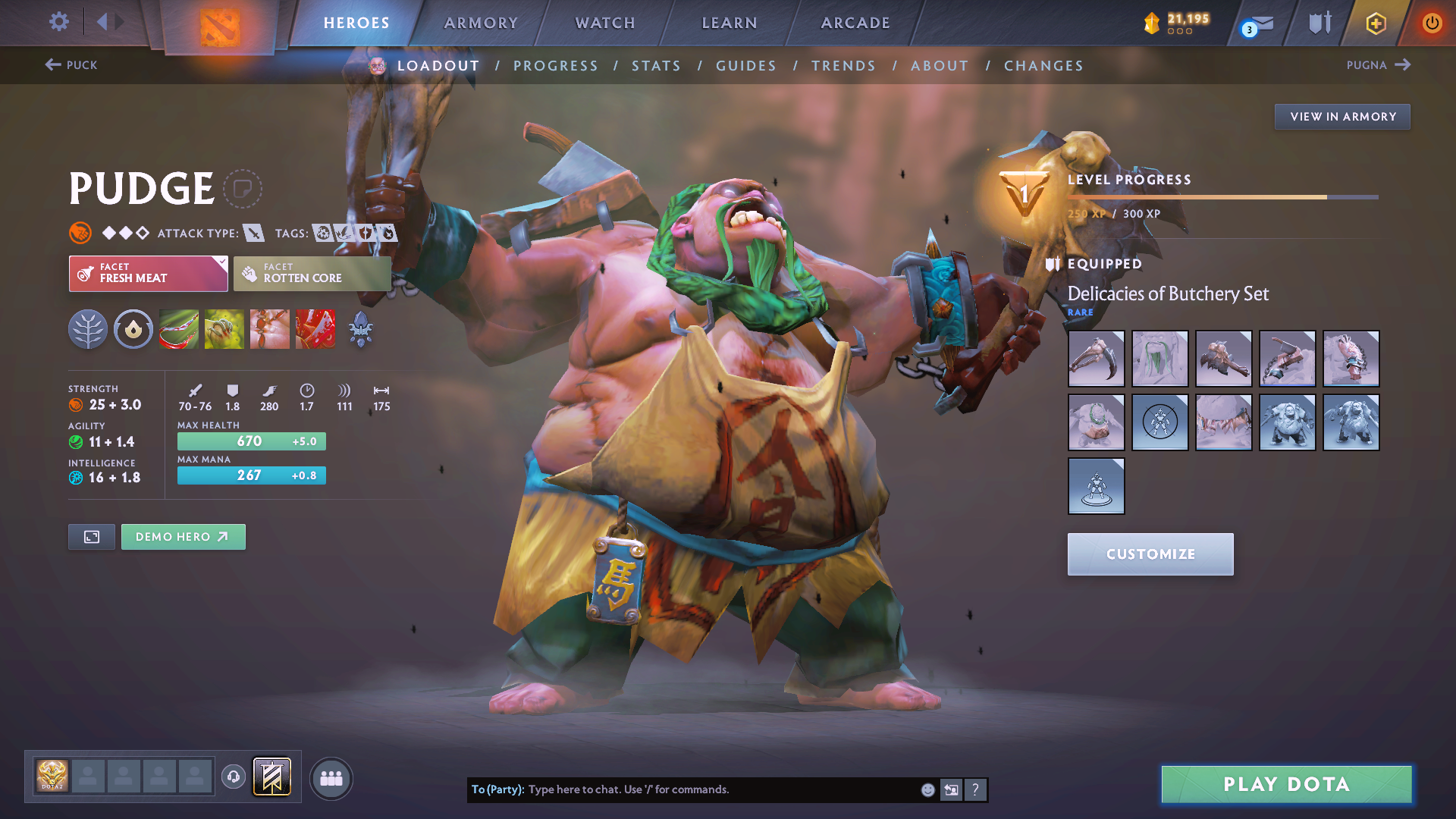The width and height of the screenshot is (1456, 819).
Task: Open the Customize loadout button
Action: click(1150, 554)
